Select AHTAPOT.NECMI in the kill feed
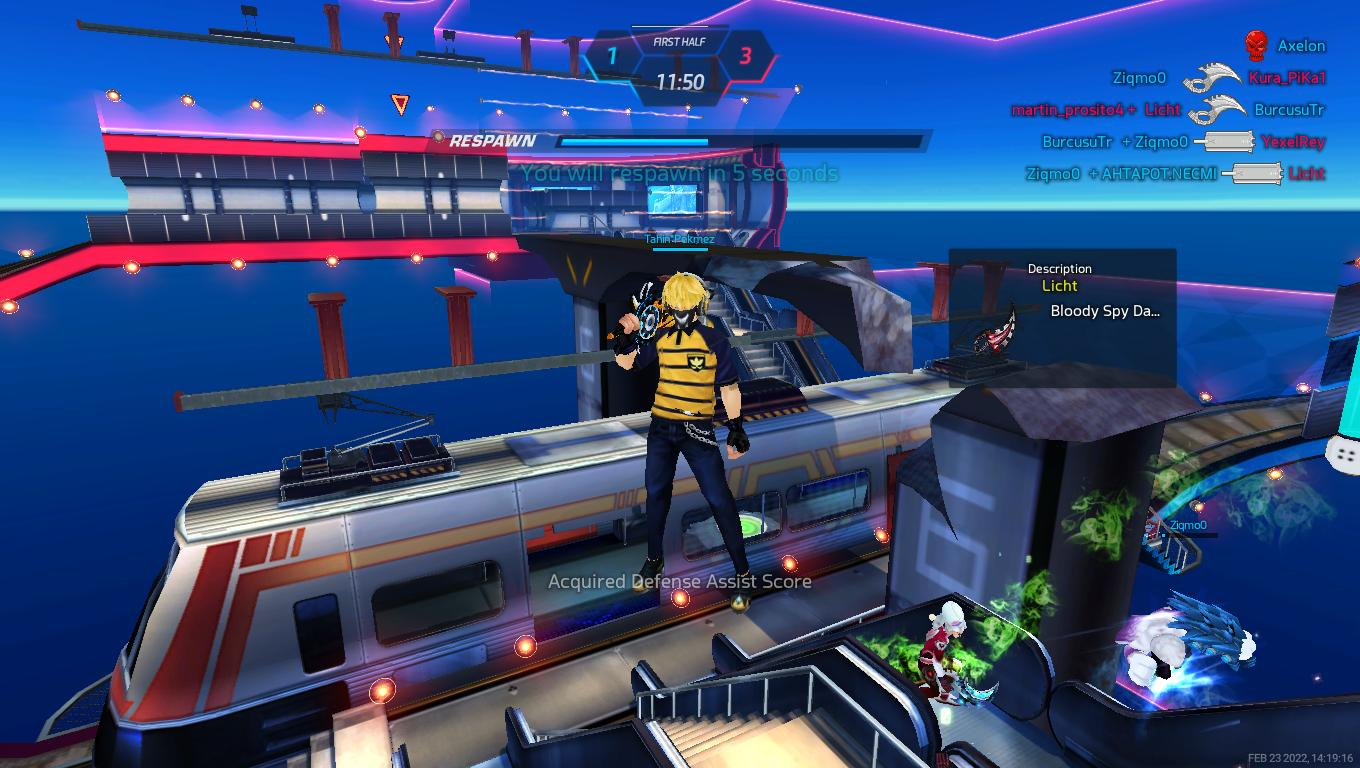 [1158, 174]
